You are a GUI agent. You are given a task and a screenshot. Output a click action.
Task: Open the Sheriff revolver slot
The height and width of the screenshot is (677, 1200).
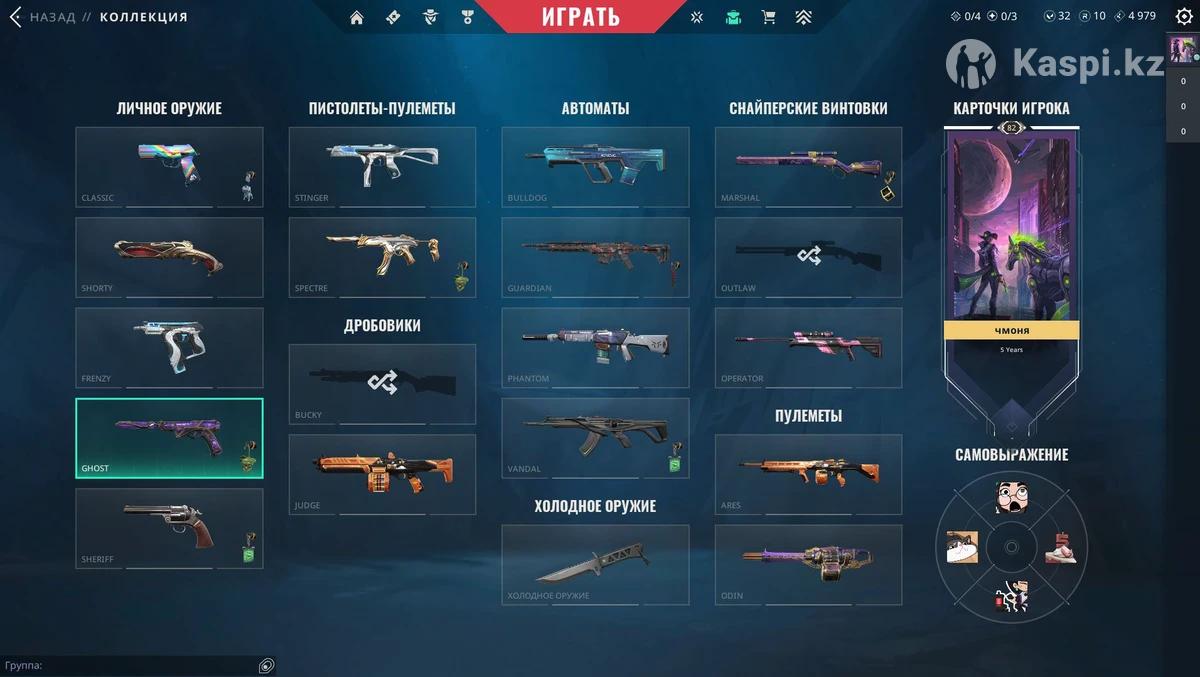[169, 528]
